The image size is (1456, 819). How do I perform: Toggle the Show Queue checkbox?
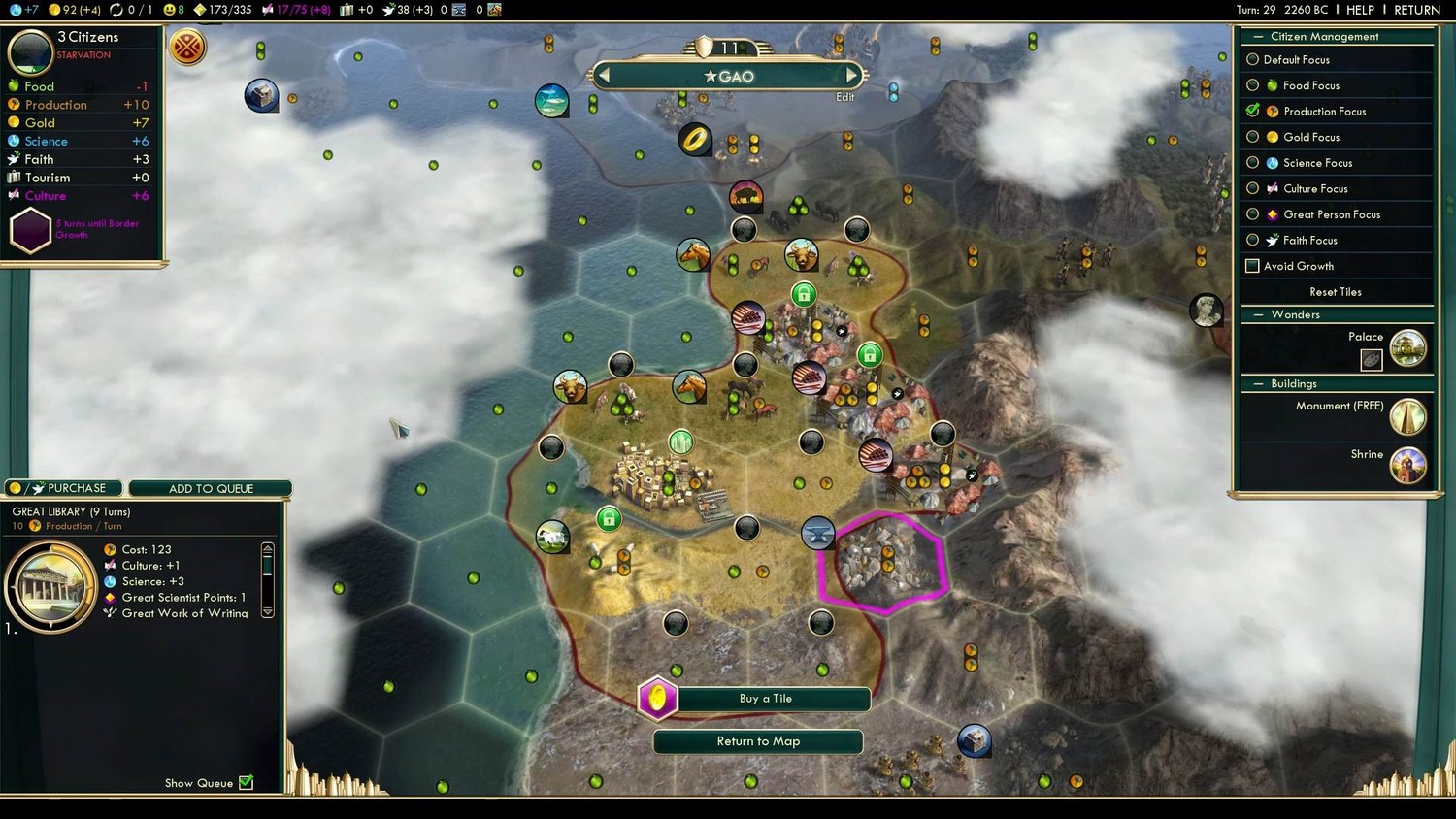click(x=247, y=783)
